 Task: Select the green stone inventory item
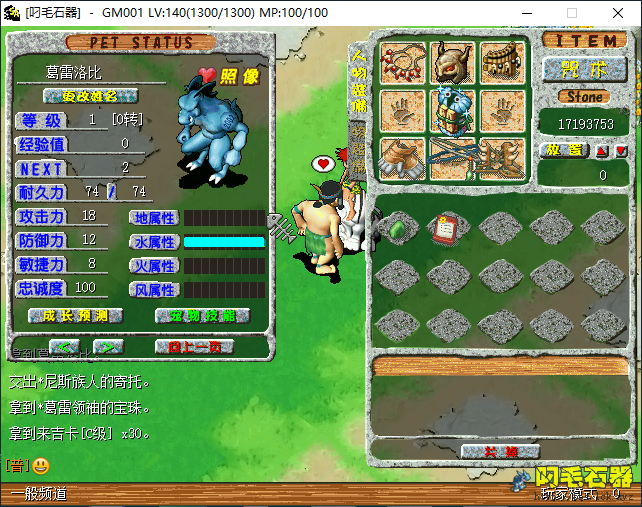397,228
